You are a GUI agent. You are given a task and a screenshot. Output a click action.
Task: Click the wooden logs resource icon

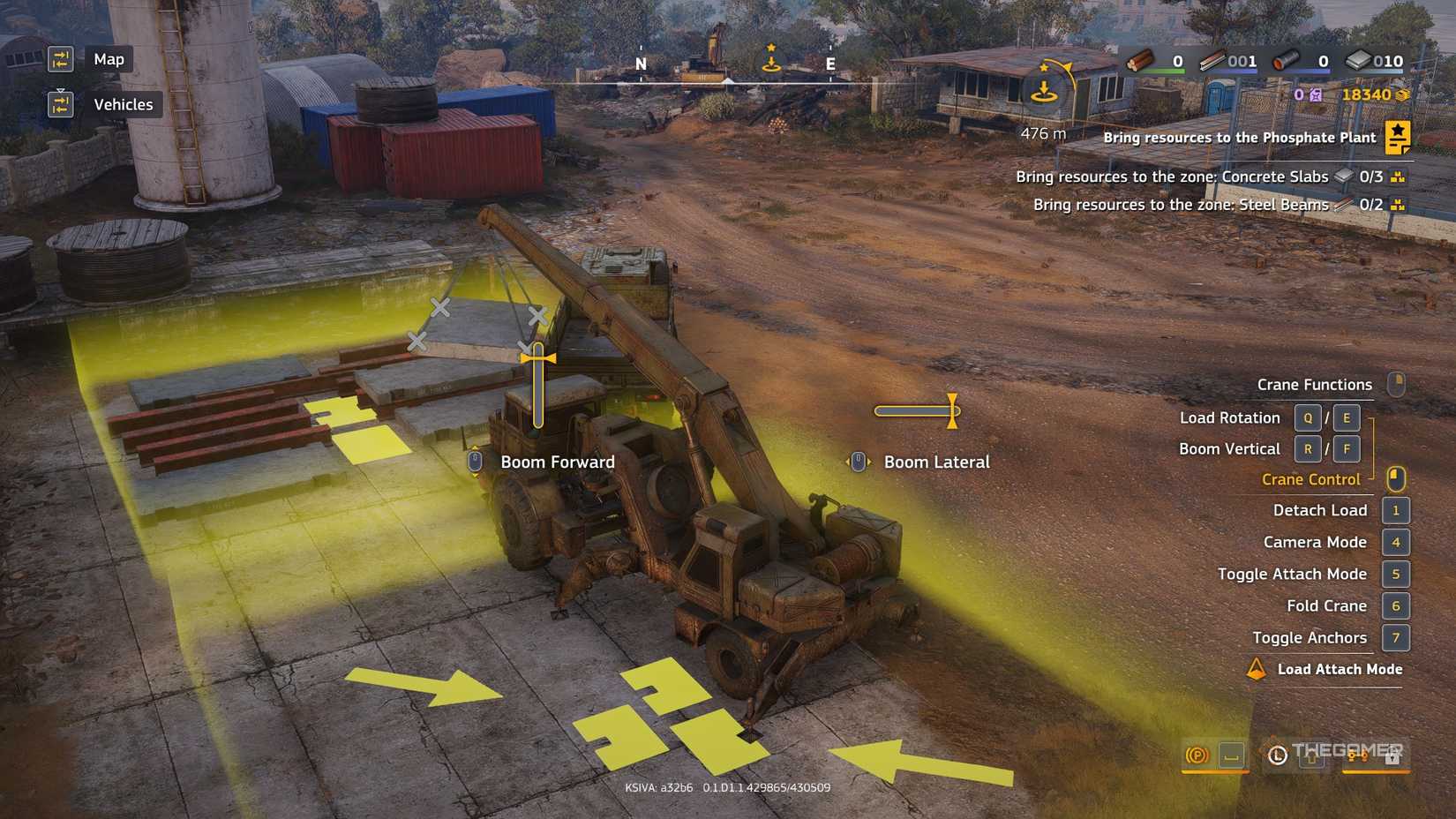pyautogui.click(x=1144, y=62)
